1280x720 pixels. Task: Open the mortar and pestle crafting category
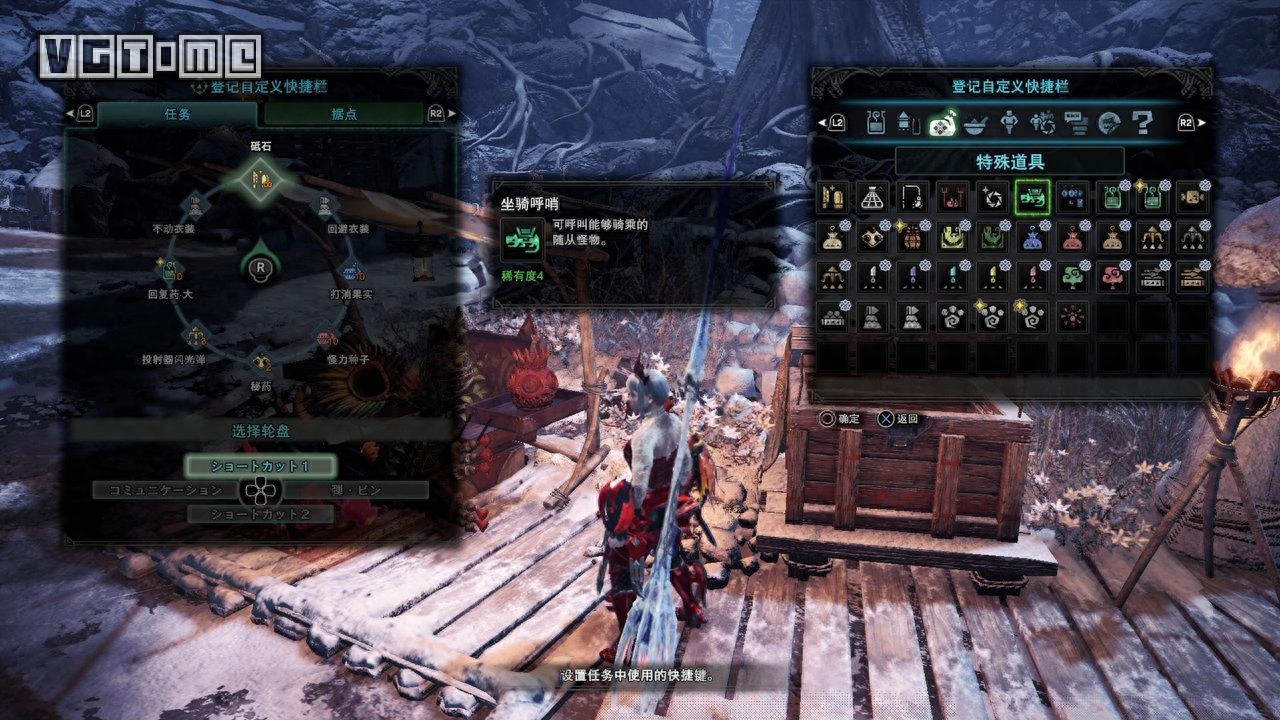(x=976, y=123)
